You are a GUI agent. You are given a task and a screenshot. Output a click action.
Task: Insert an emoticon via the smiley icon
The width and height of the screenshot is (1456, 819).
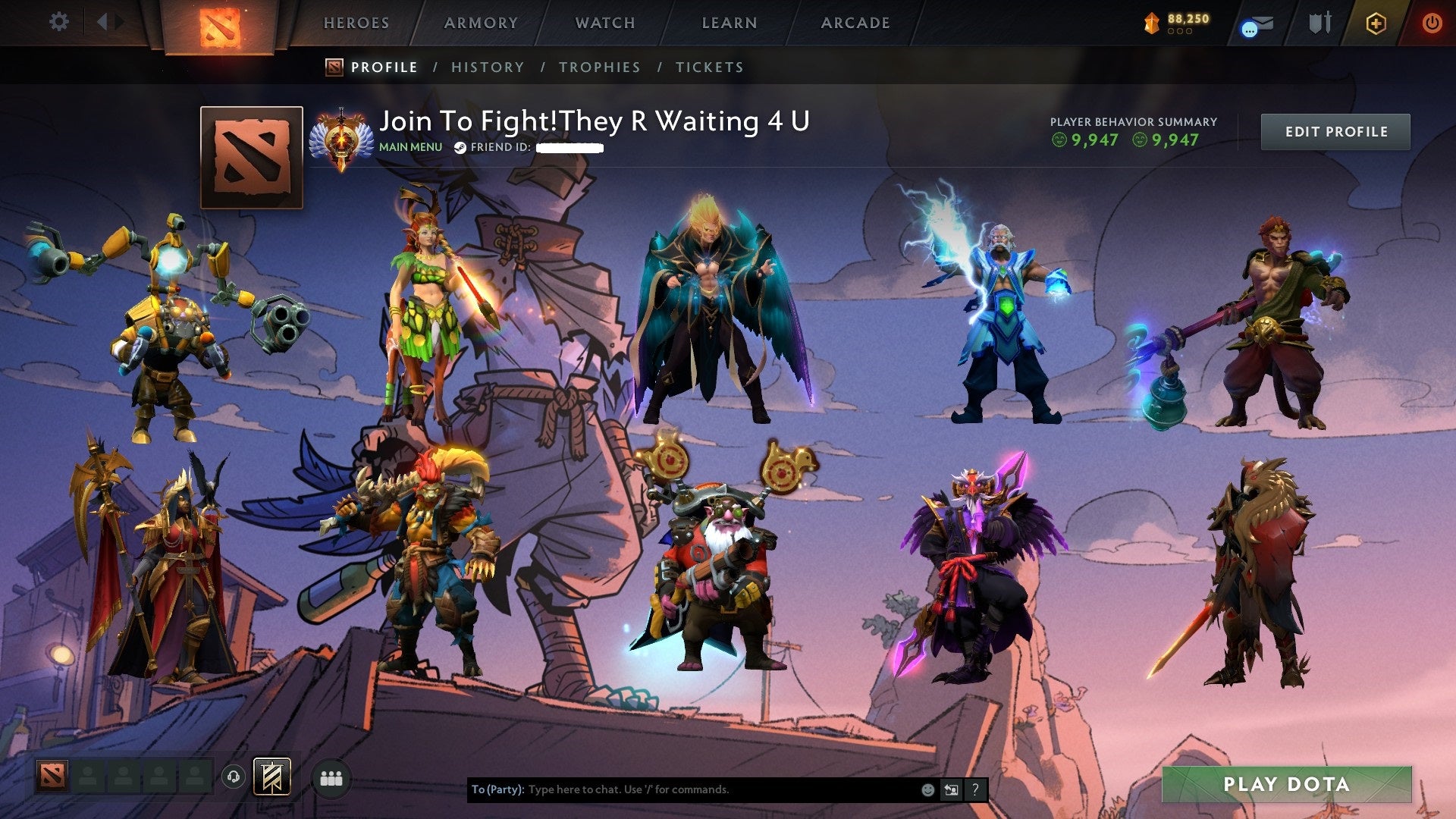[x=927, y=789]
